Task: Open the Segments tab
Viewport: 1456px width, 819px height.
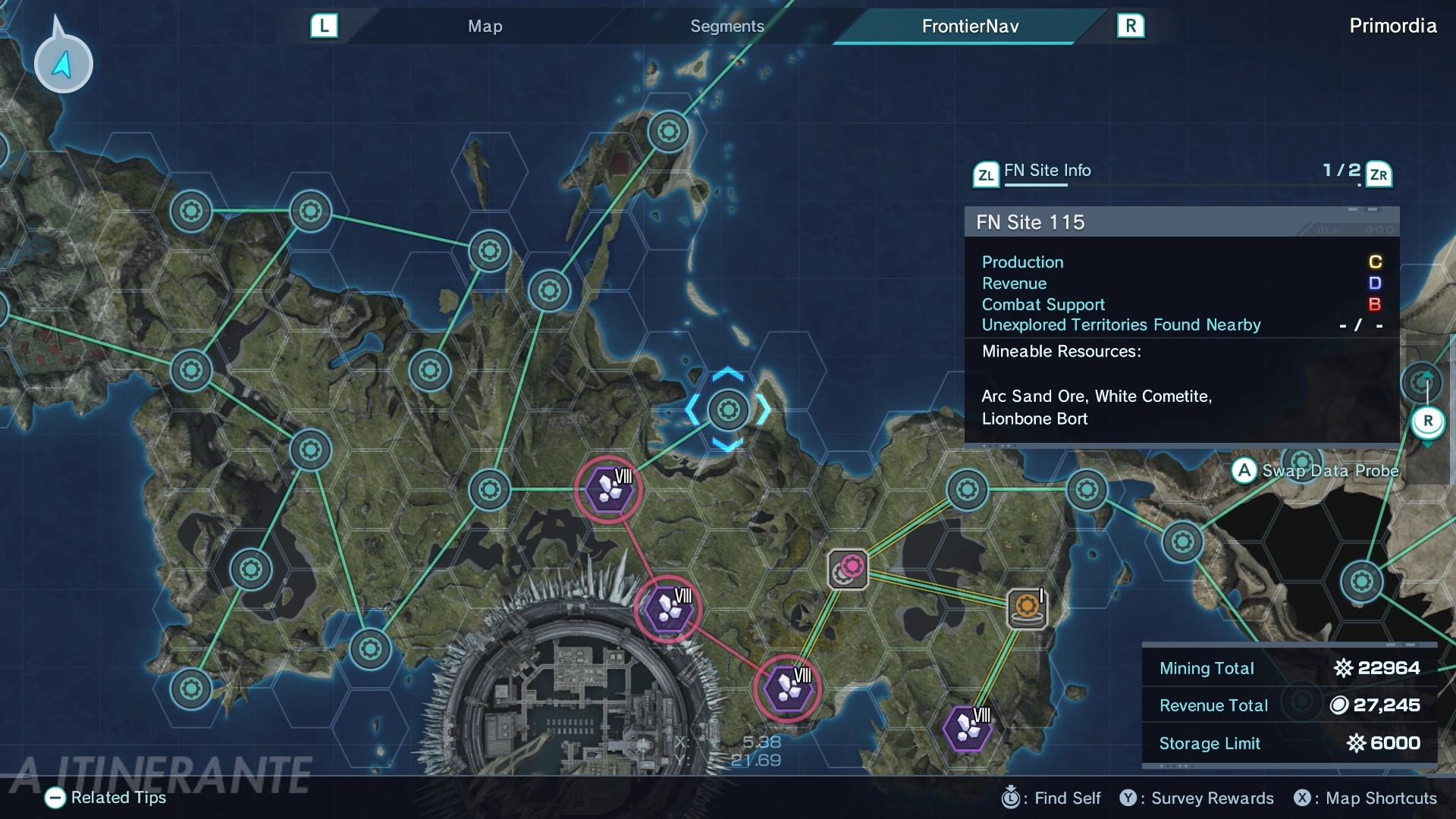Action: pos(726,27)
